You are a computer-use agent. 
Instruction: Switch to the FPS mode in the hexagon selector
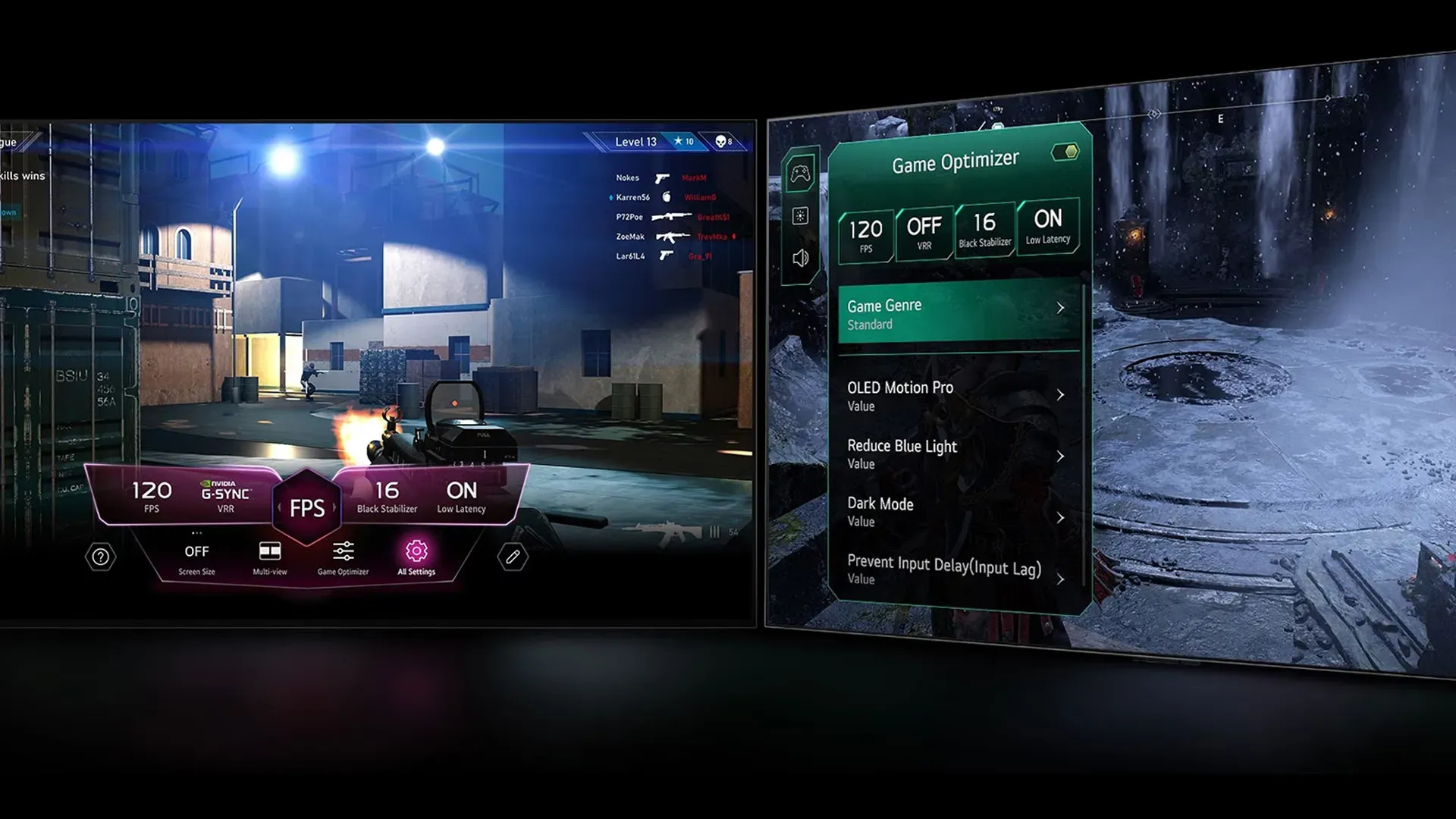pyautogui.click(x=306, y=507)
